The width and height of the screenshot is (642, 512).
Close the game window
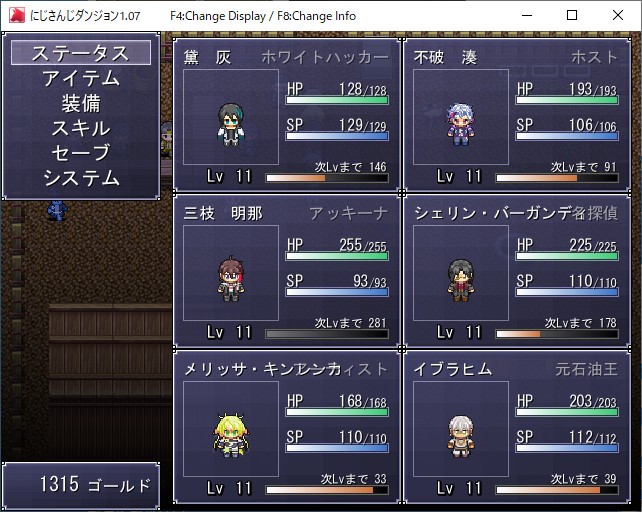[618, 16]
